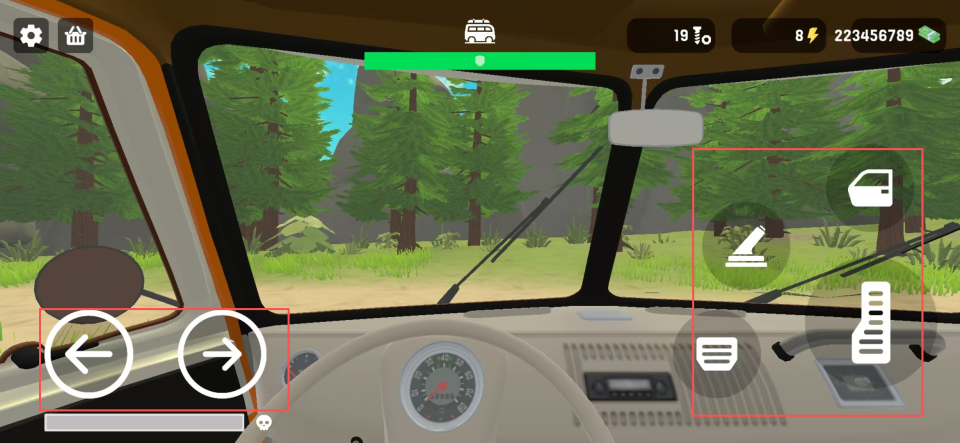This screenshot has height=443, width=960.
Task: Apply the brake pedal
Action: point(717,353)
